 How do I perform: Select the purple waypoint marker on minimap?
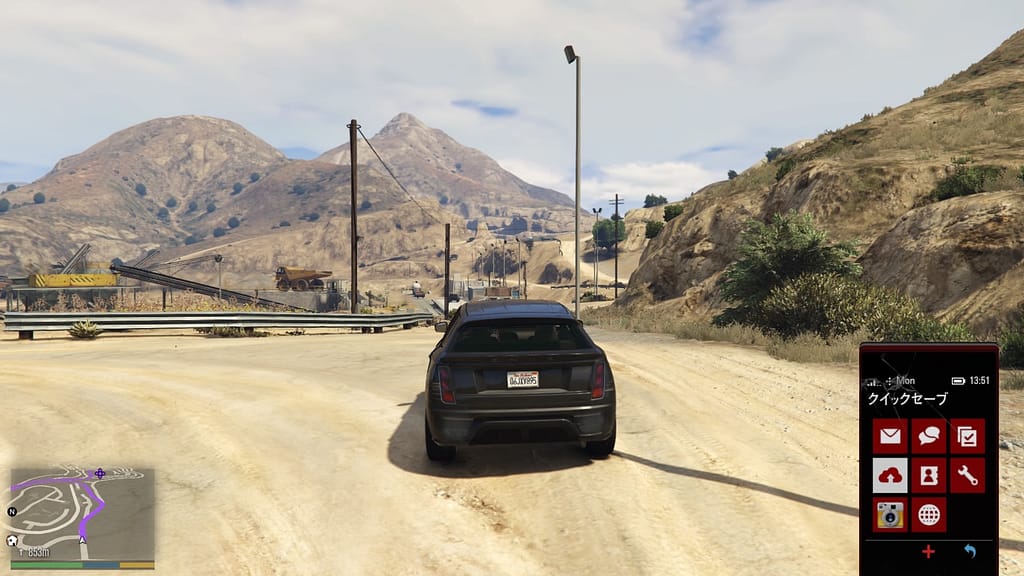[x=99, y=473]
